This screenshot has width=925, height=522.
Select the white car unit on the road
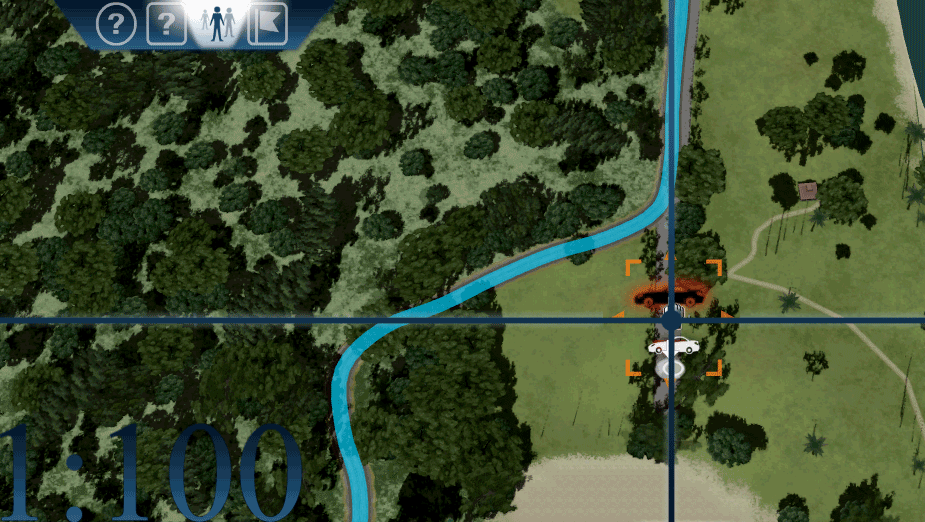coord(674,347)
